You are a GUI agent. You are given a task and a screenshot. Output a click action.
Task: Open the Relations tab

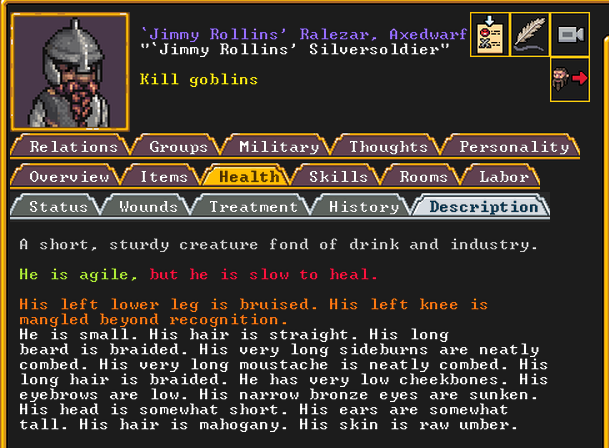pyautogui.click(x=73, y=147)
